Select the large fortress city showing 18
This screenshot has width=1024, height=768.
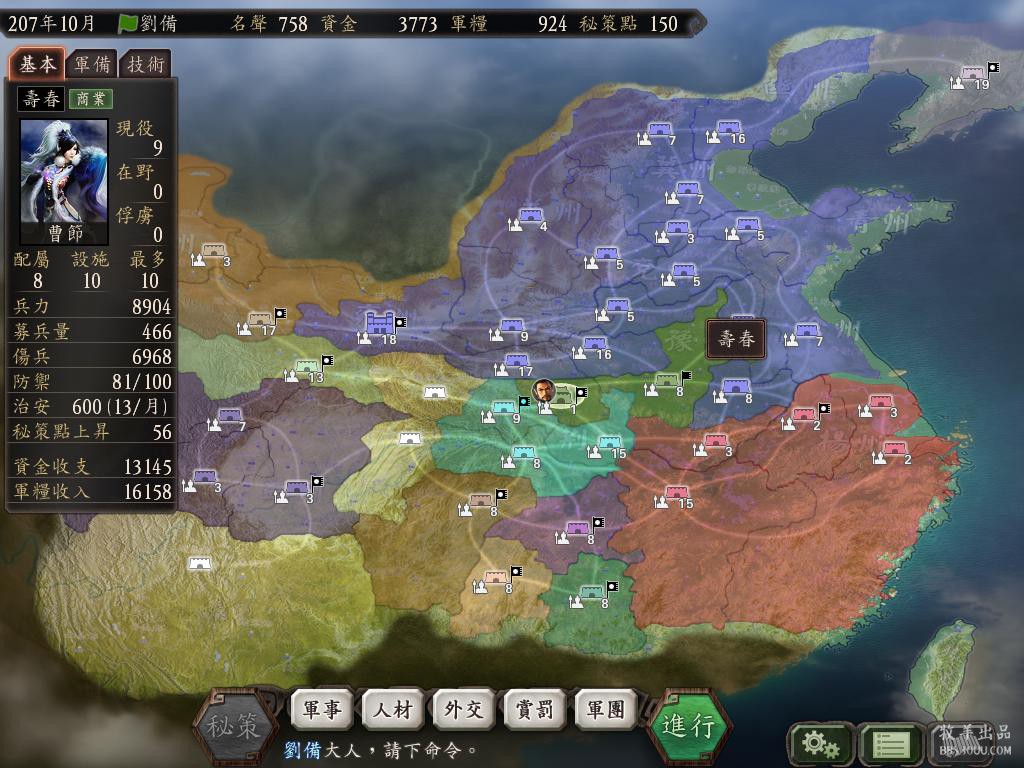380,324
